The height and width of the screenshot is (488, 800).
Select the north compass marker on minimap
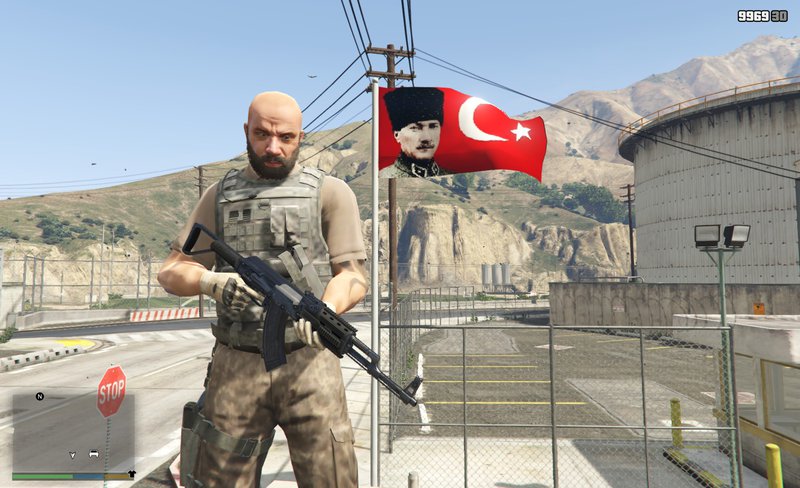point(40,396)
